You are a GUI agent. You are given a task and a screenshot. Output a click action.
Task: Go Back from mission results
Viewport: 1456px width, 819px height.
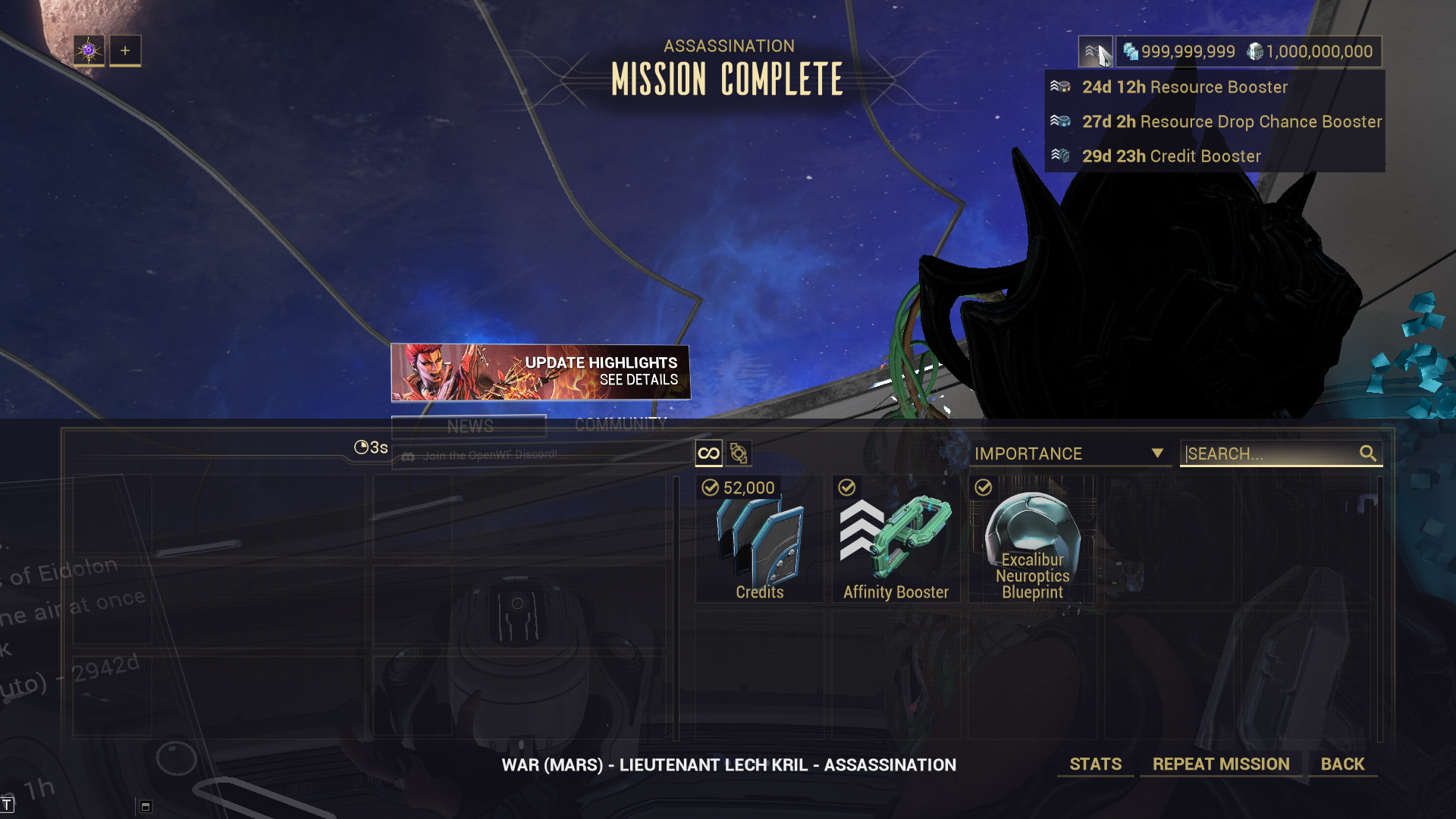(x=1342, y=764)
